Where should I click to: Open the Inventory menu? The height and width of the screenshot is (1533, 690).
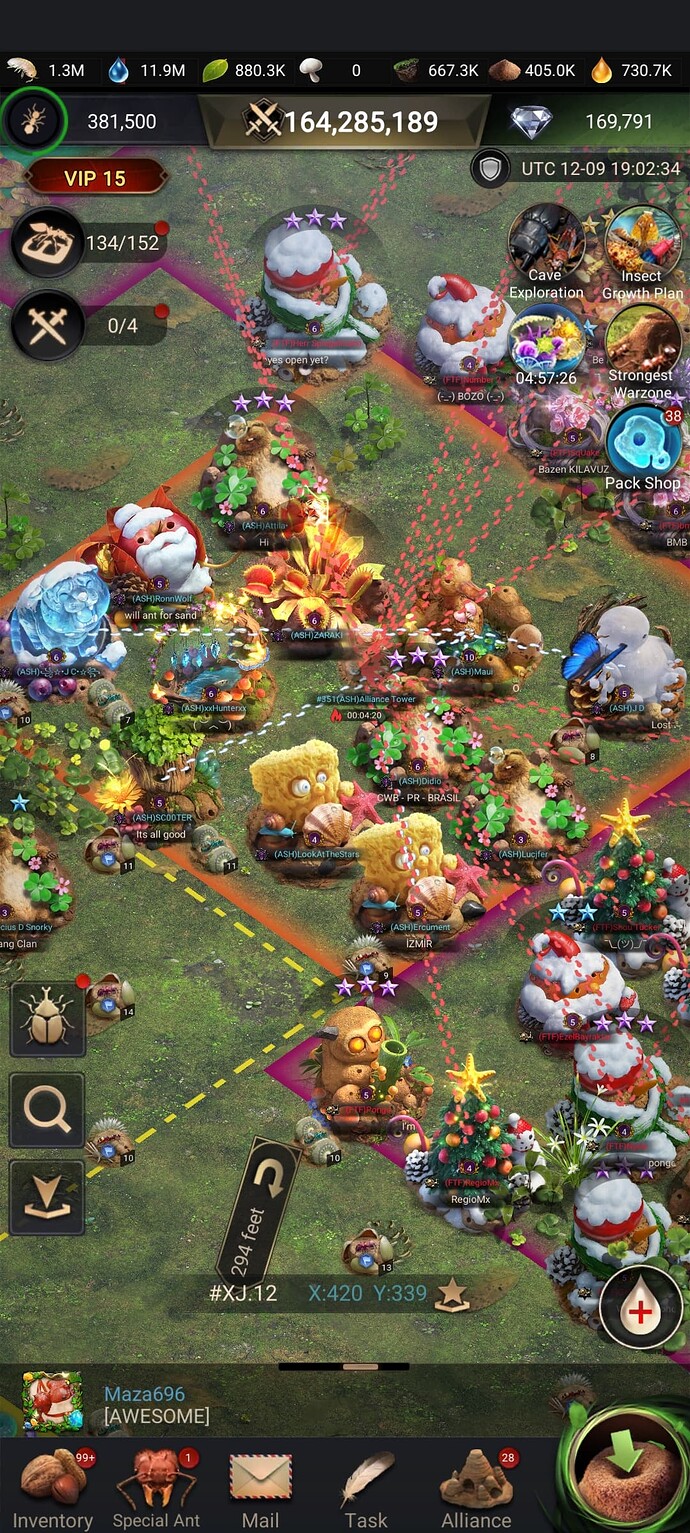pyautogui.click(x=53, y=1490)
